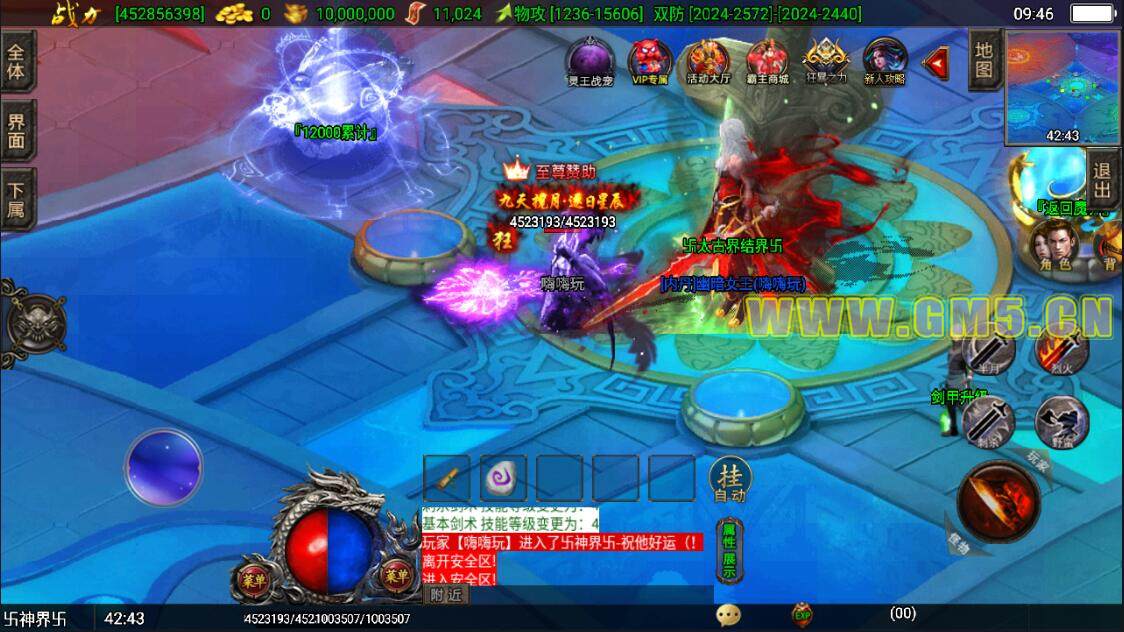Activate the 半月 half-moon skill
This screenshot has height=632, width=1124.
(x=989, y=350)
